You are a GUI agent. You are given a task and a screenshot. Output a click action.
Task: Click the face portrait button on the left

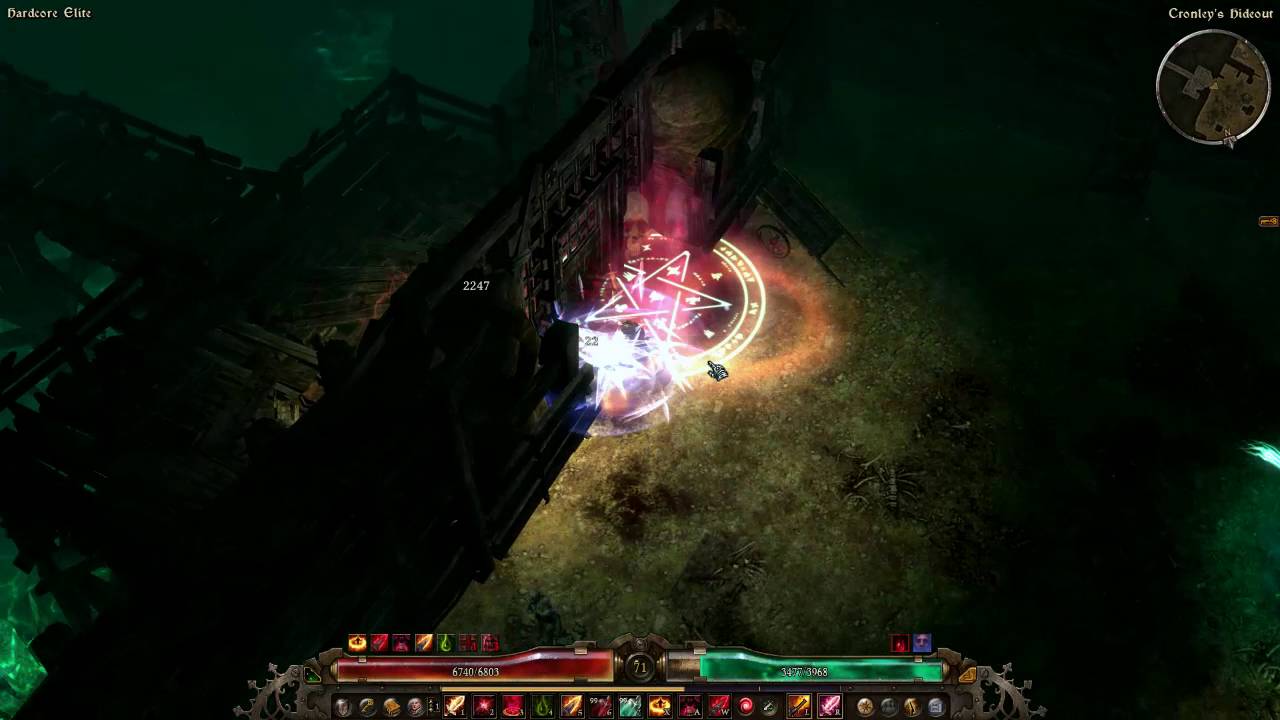(415, 707)
